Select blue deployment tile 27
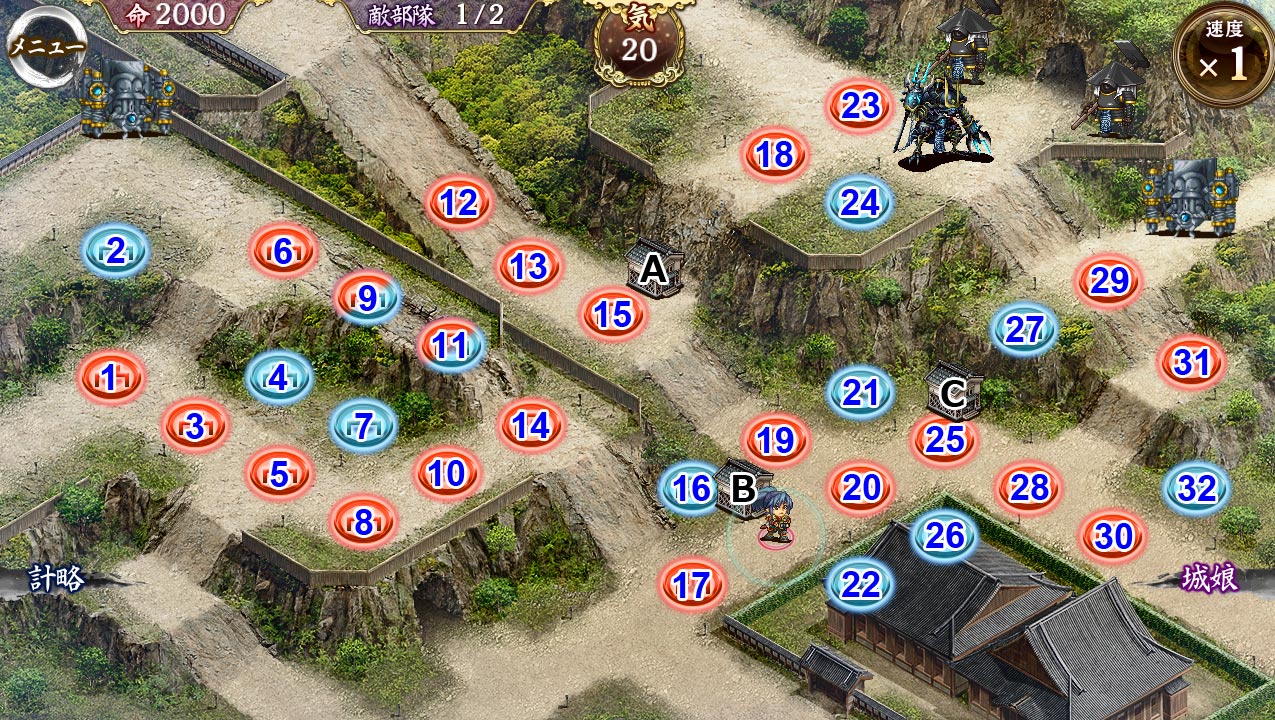The width and height of the screenshot is (1275, 720). (x=1024, y=329)
